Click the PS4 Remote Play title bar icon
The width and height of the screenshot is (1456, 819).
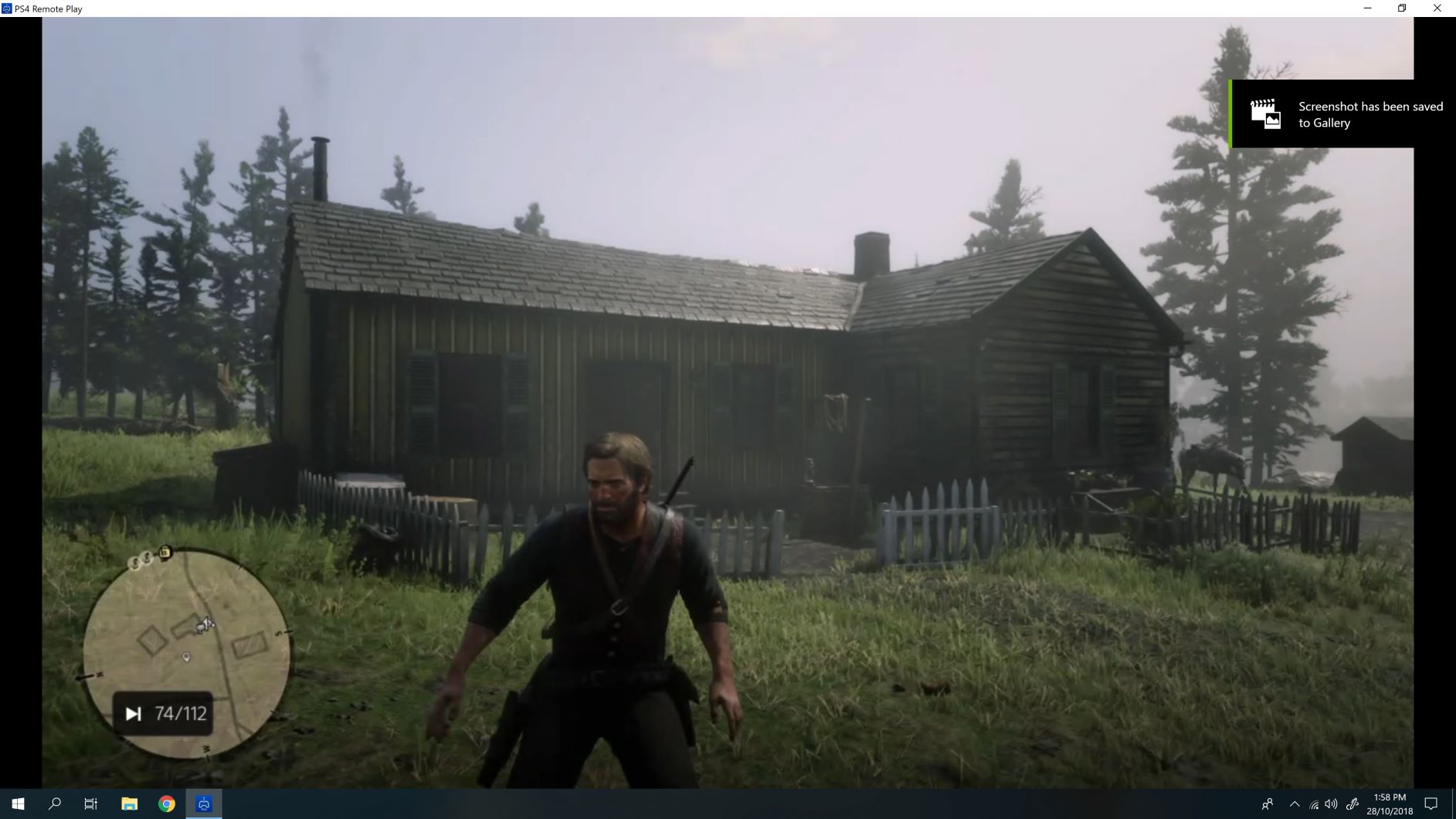point(7,8)
